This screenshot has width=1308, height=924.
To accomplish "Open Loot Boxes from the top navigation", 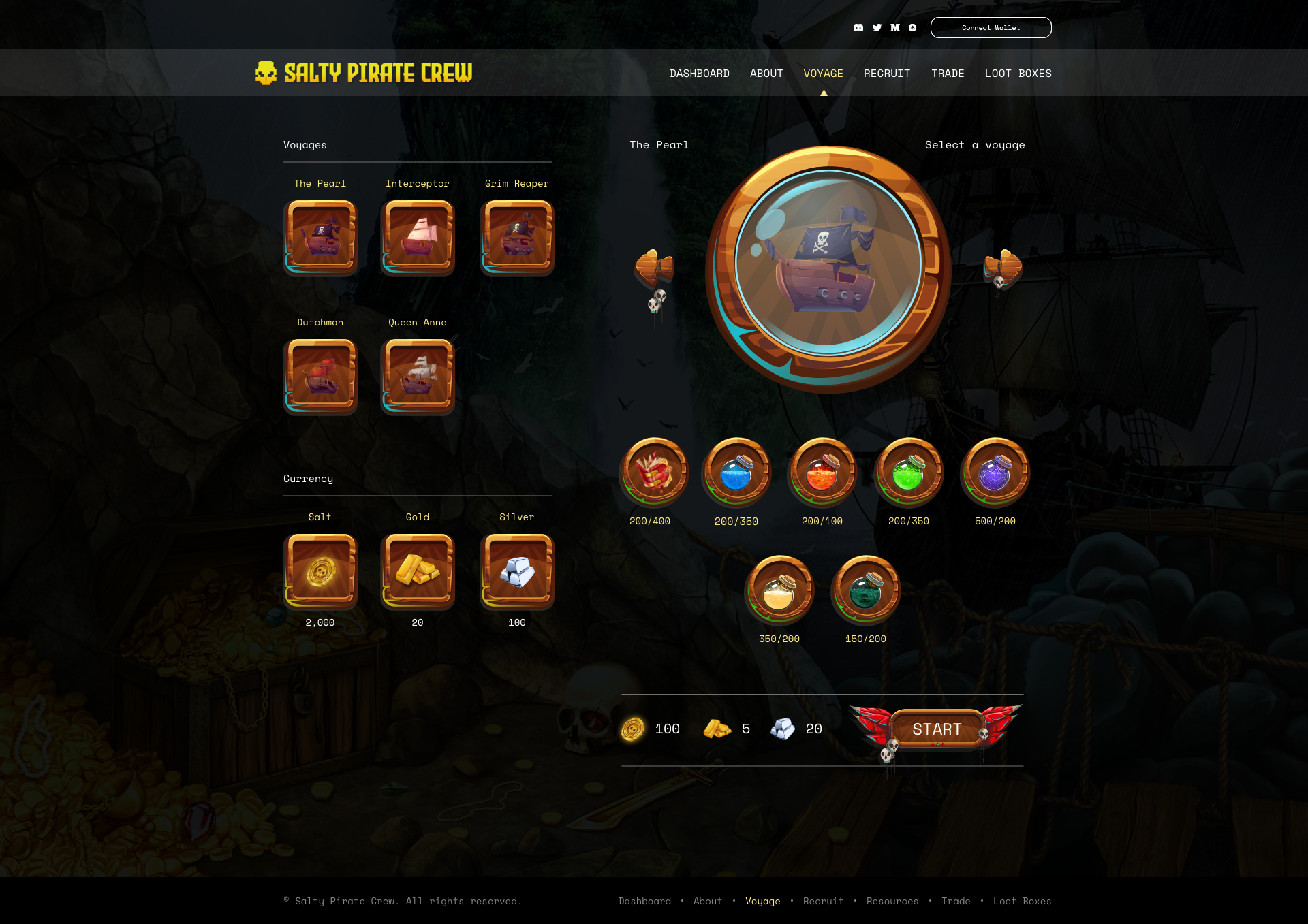I will (1018, 74).
